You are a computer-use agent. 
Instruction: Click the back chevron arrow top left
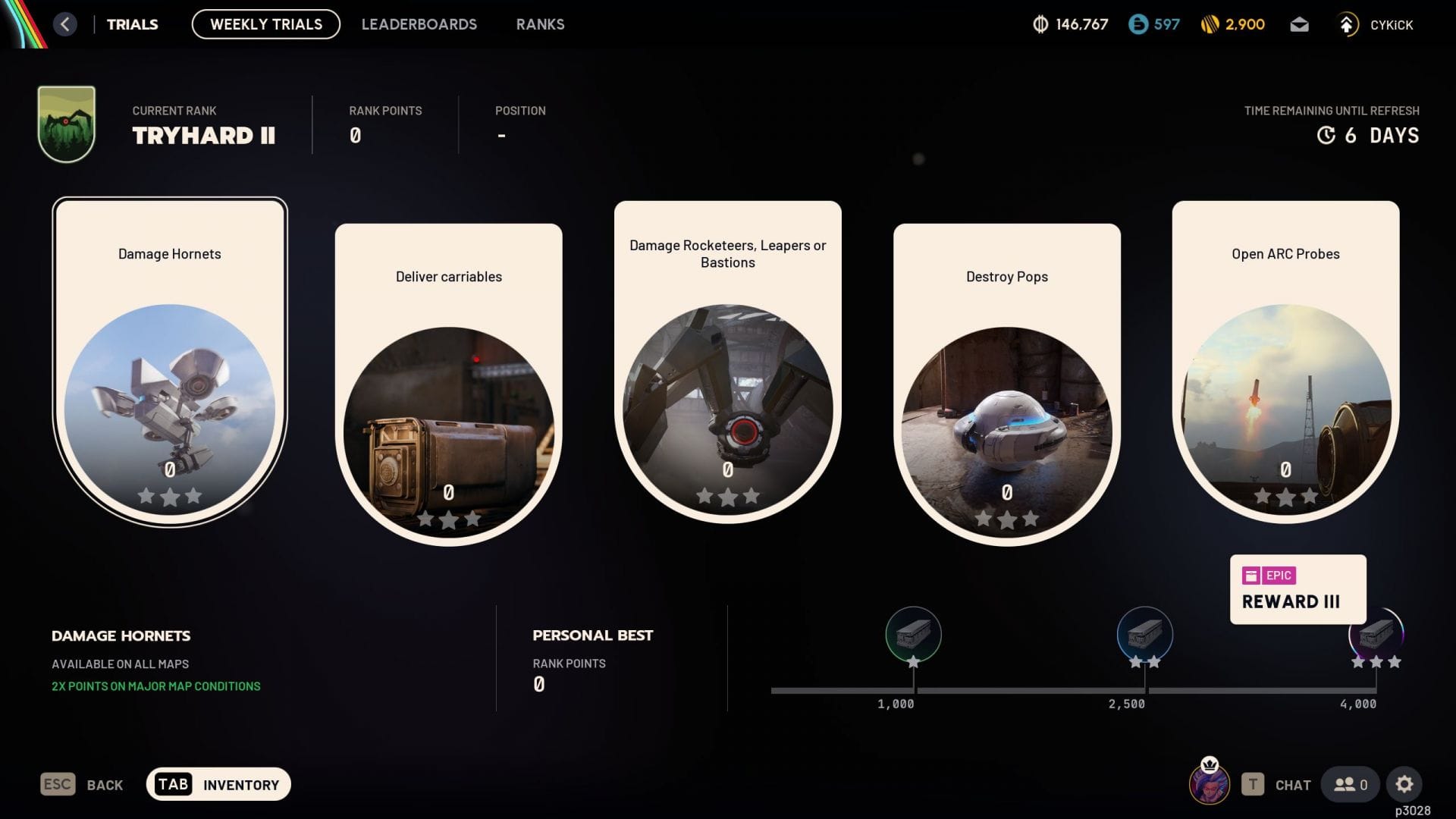[x=65, y=24]
